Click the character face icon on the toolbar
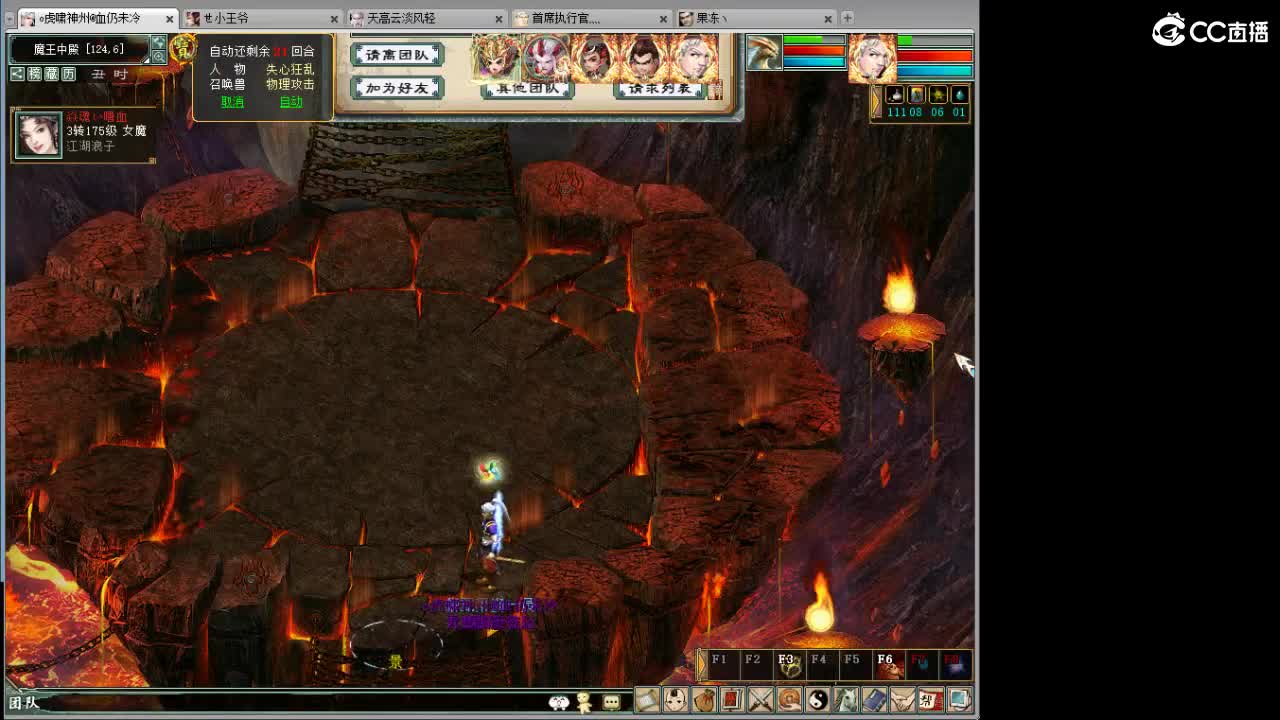 pos(676,702)
